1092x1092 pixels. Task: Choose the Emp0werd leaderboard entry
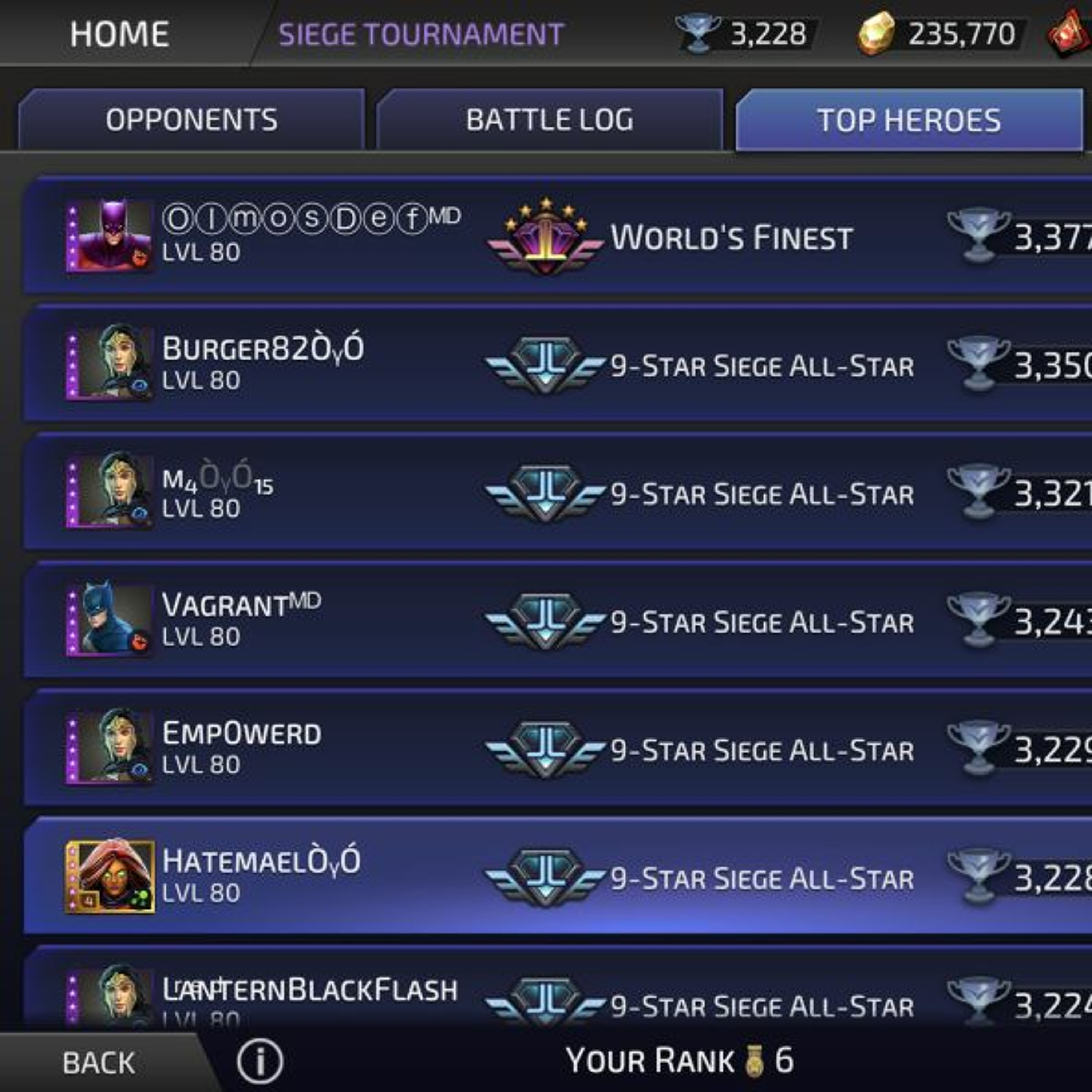(x=565, y=749)
